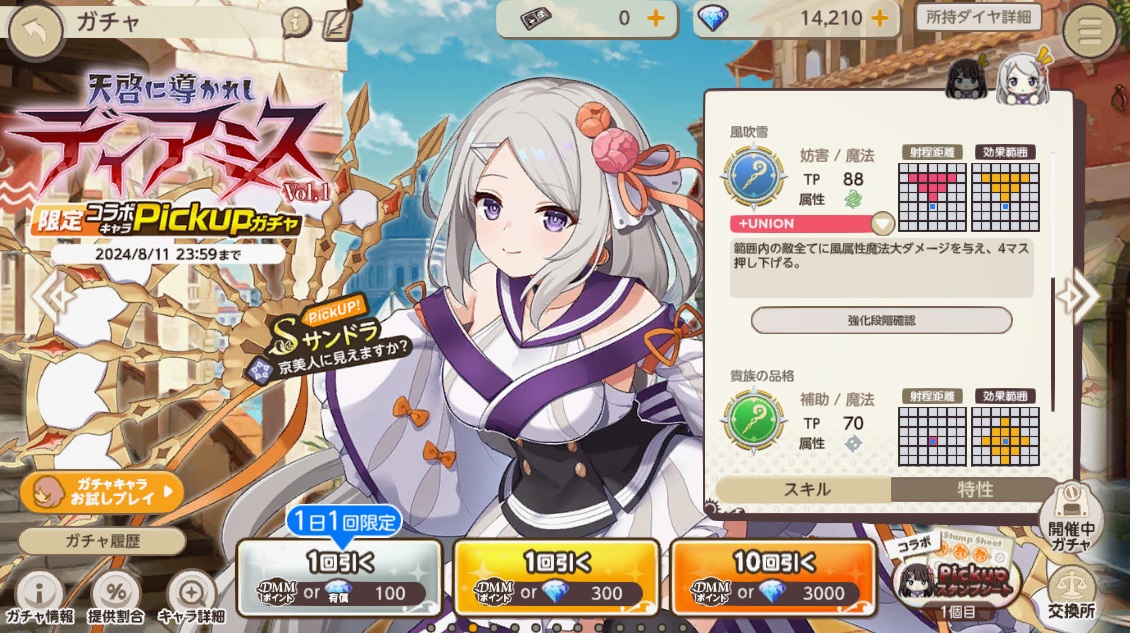This screenshot has height=633, width=1130.
Task: Open 強化段階確認 enhancement stage check
Action: coord(881,320)
